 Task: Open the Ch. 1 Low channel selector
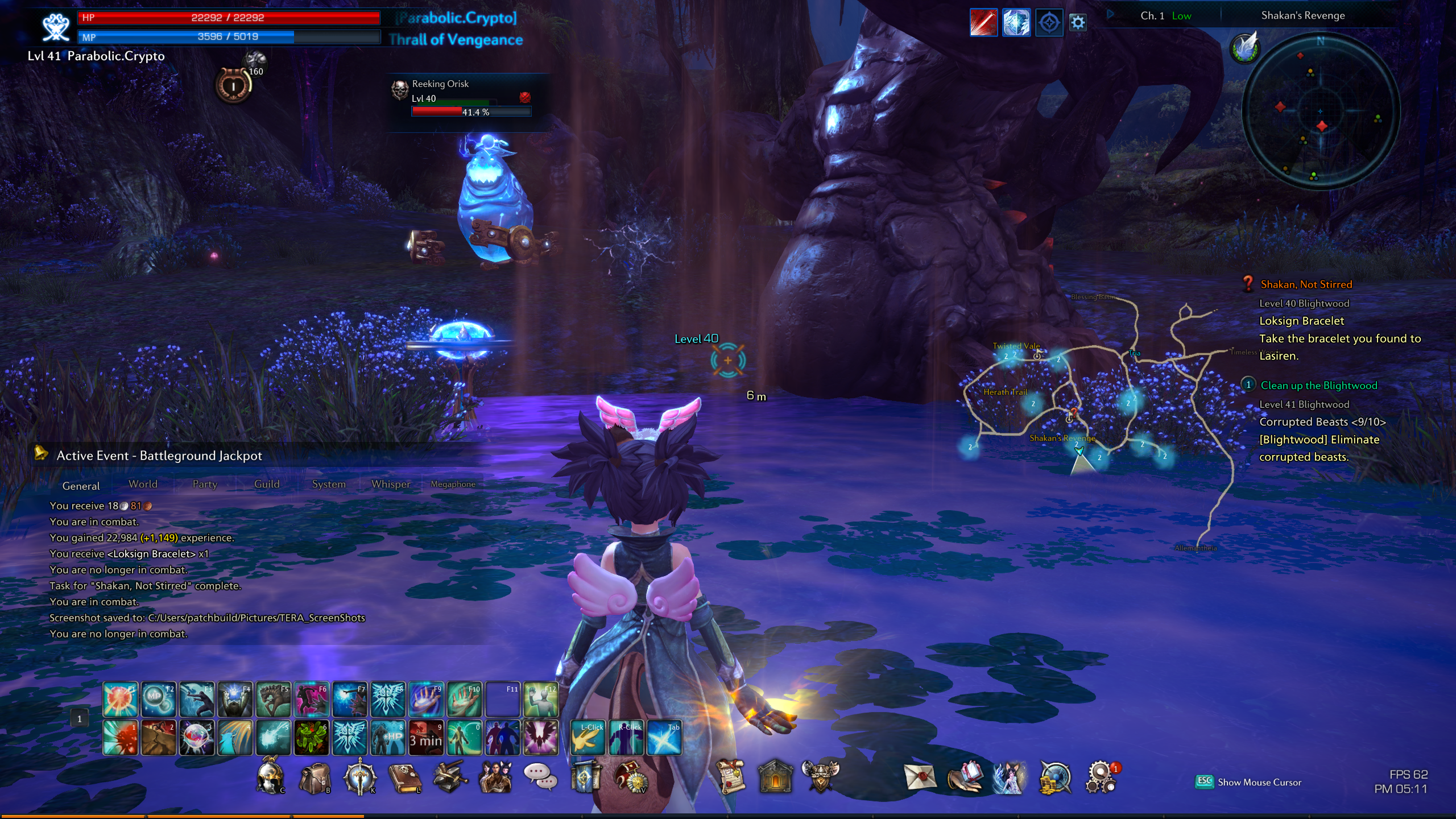[x=1165, y=16]
